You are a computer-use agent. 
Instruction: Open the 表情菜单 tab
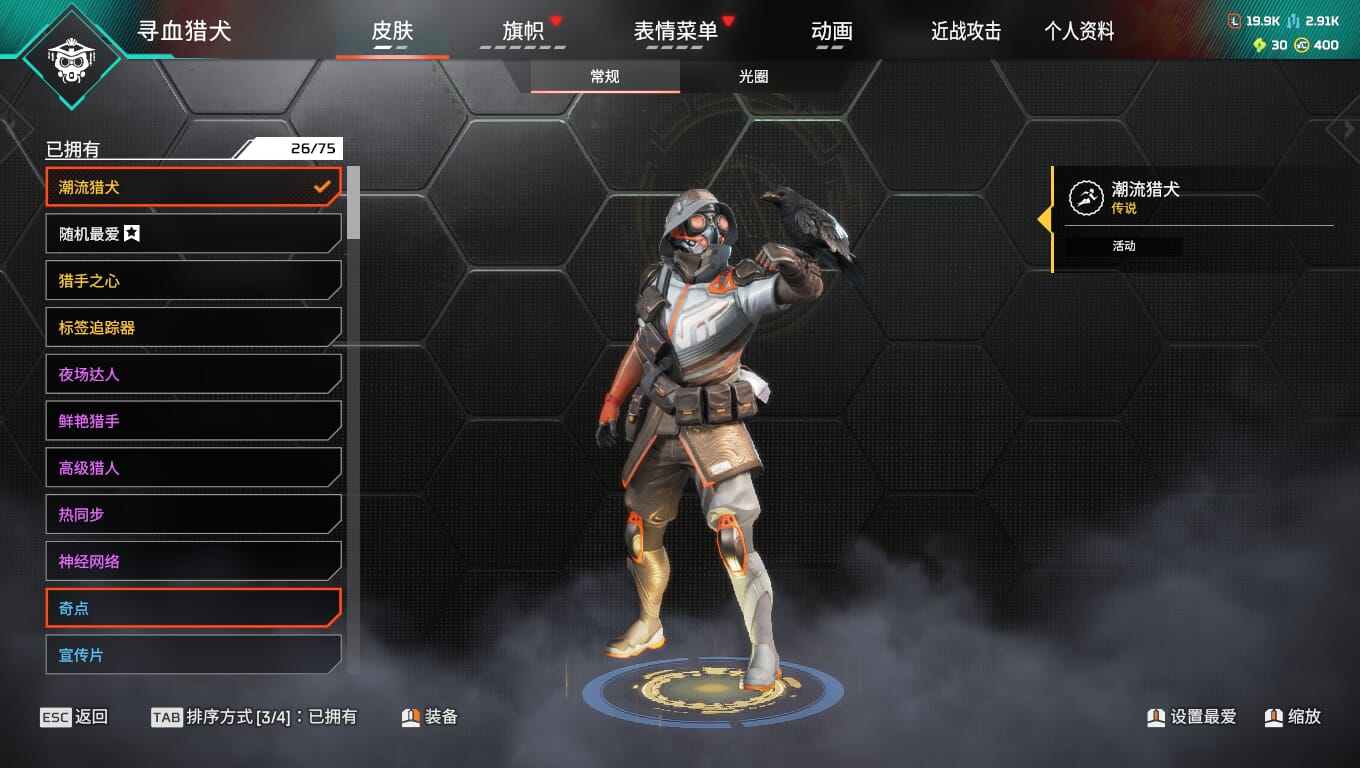pyautogui.click(x=675, y=31)
